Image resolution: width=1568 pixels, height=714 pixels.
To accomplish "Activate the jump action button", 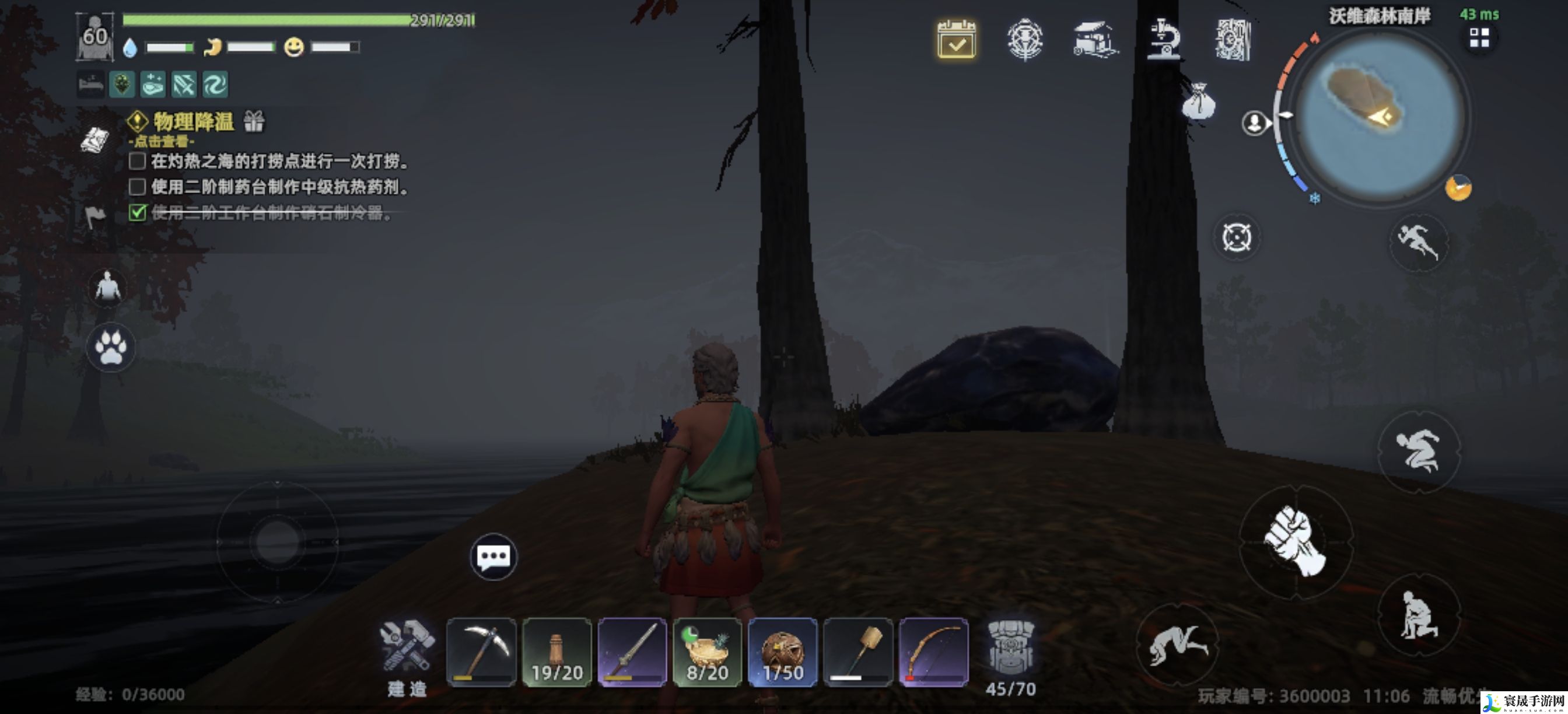I will point(1418,452).
